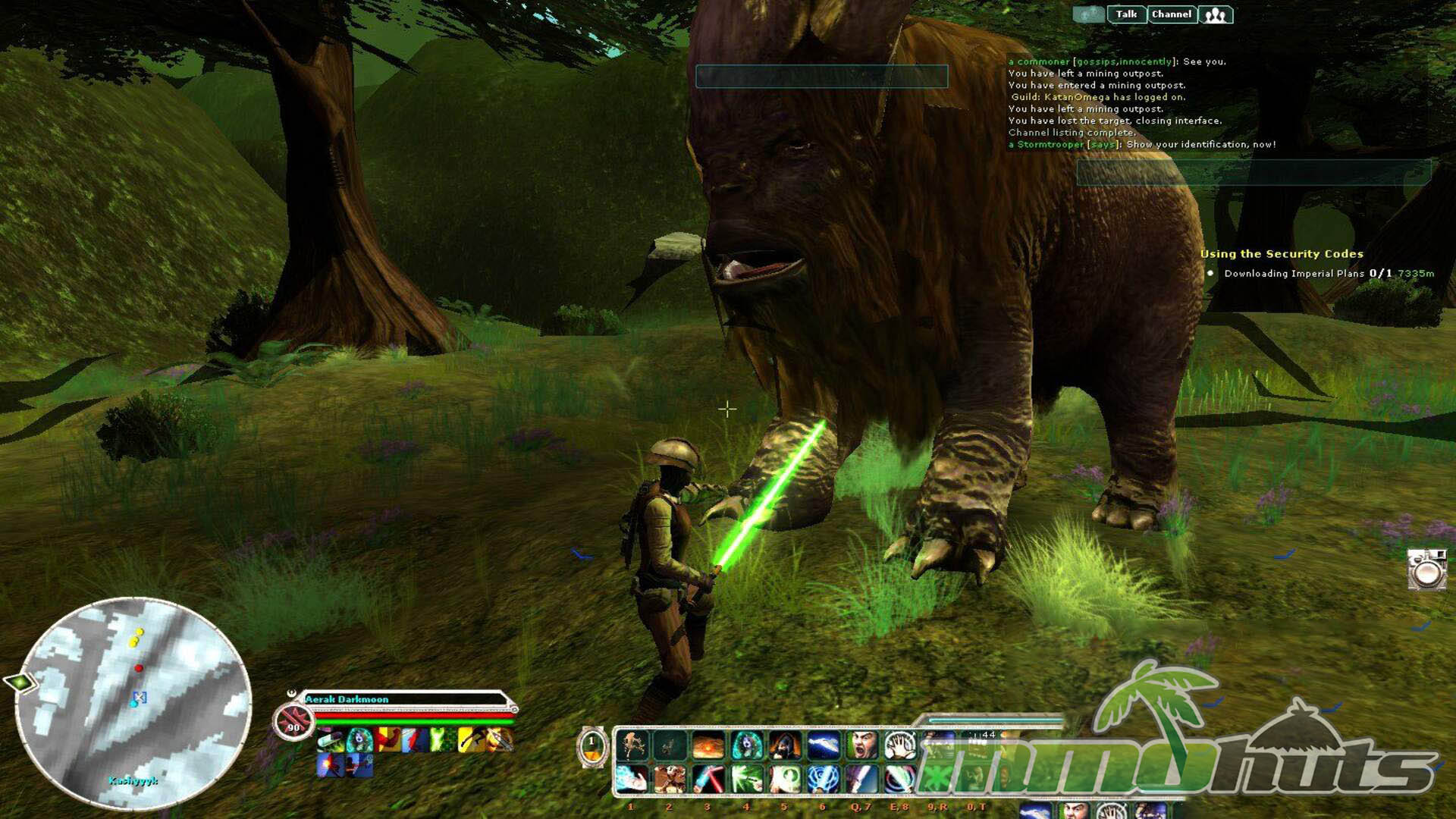Click the camera screenshot icon

pyautogui.click(x=1426, y=570)
